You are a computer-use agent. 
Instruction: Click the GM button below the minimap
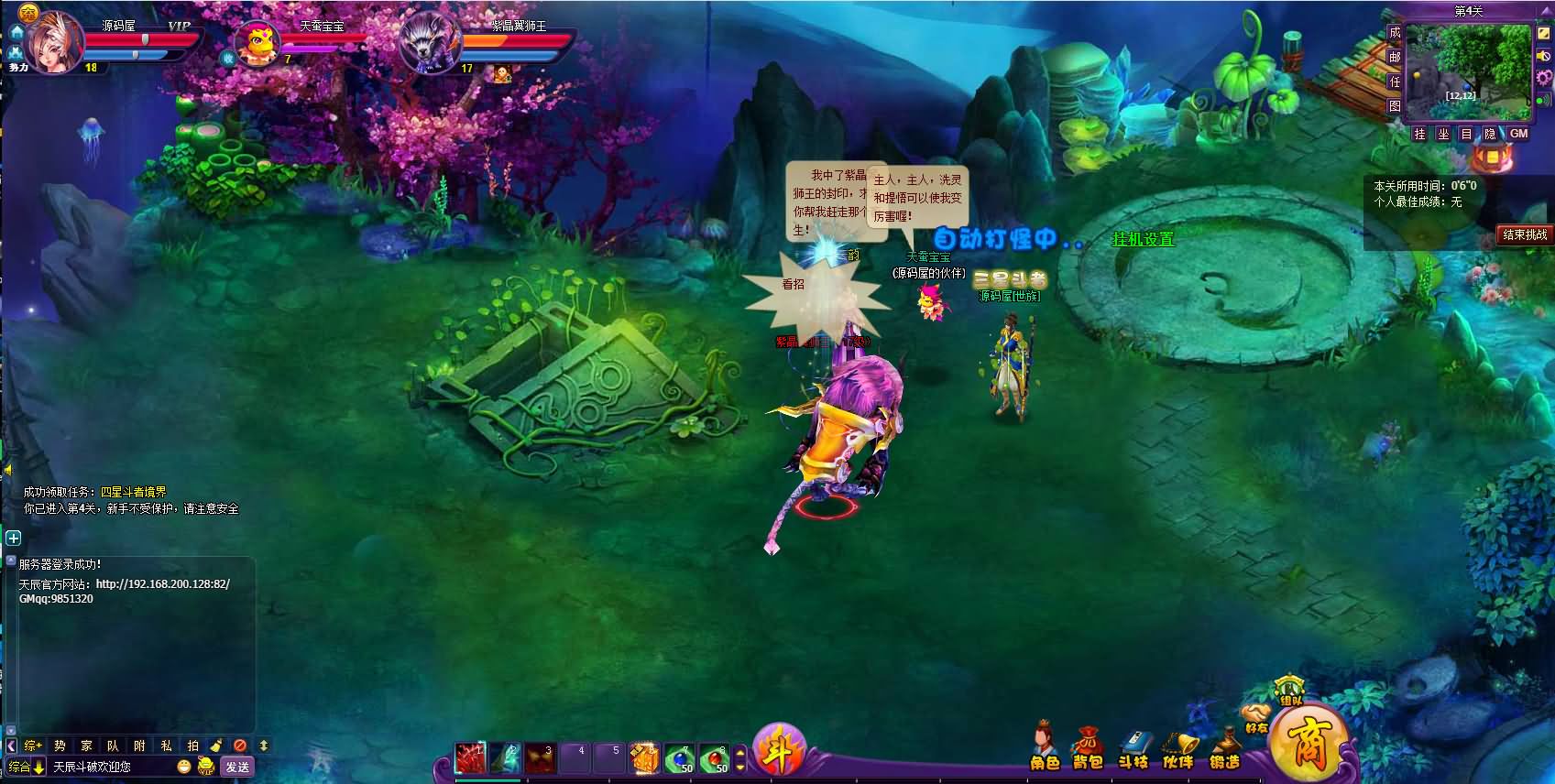pyautogui.click(x=1518, y=134)
